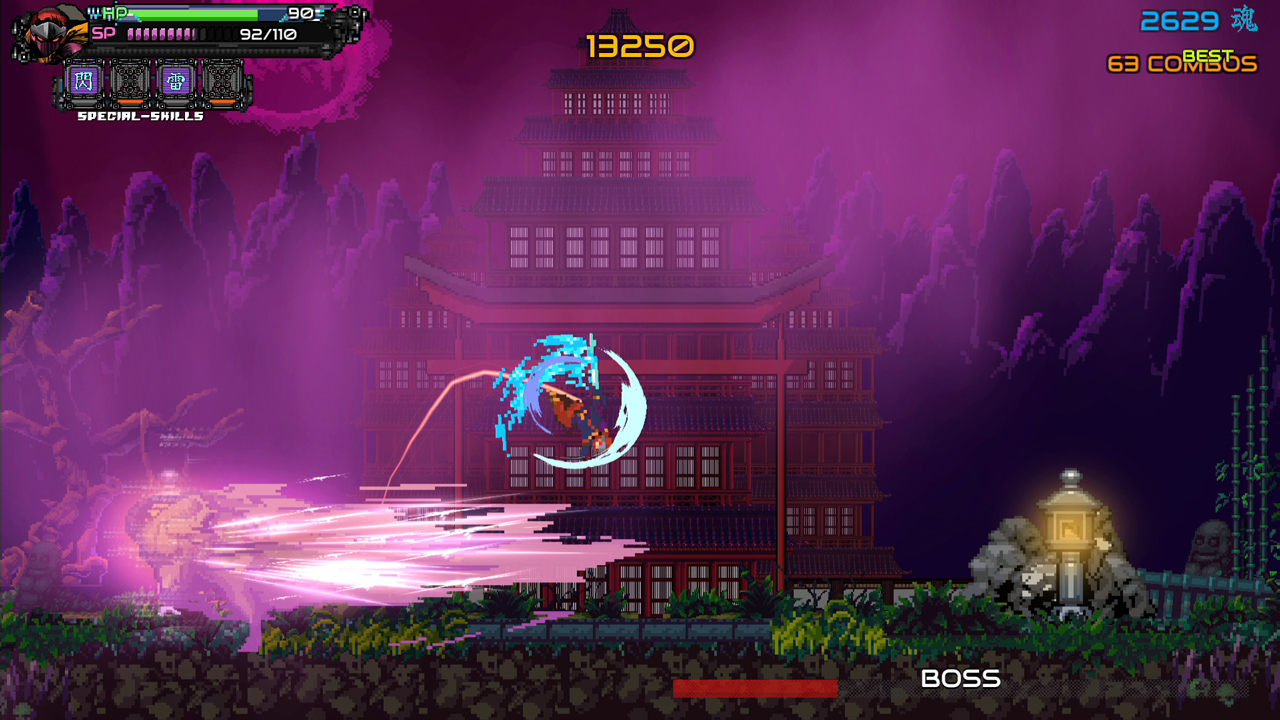Click the SP label beside the energy gauge
Image resolution: width=1280 pixels, height=720 pixels.
(103, 33)
